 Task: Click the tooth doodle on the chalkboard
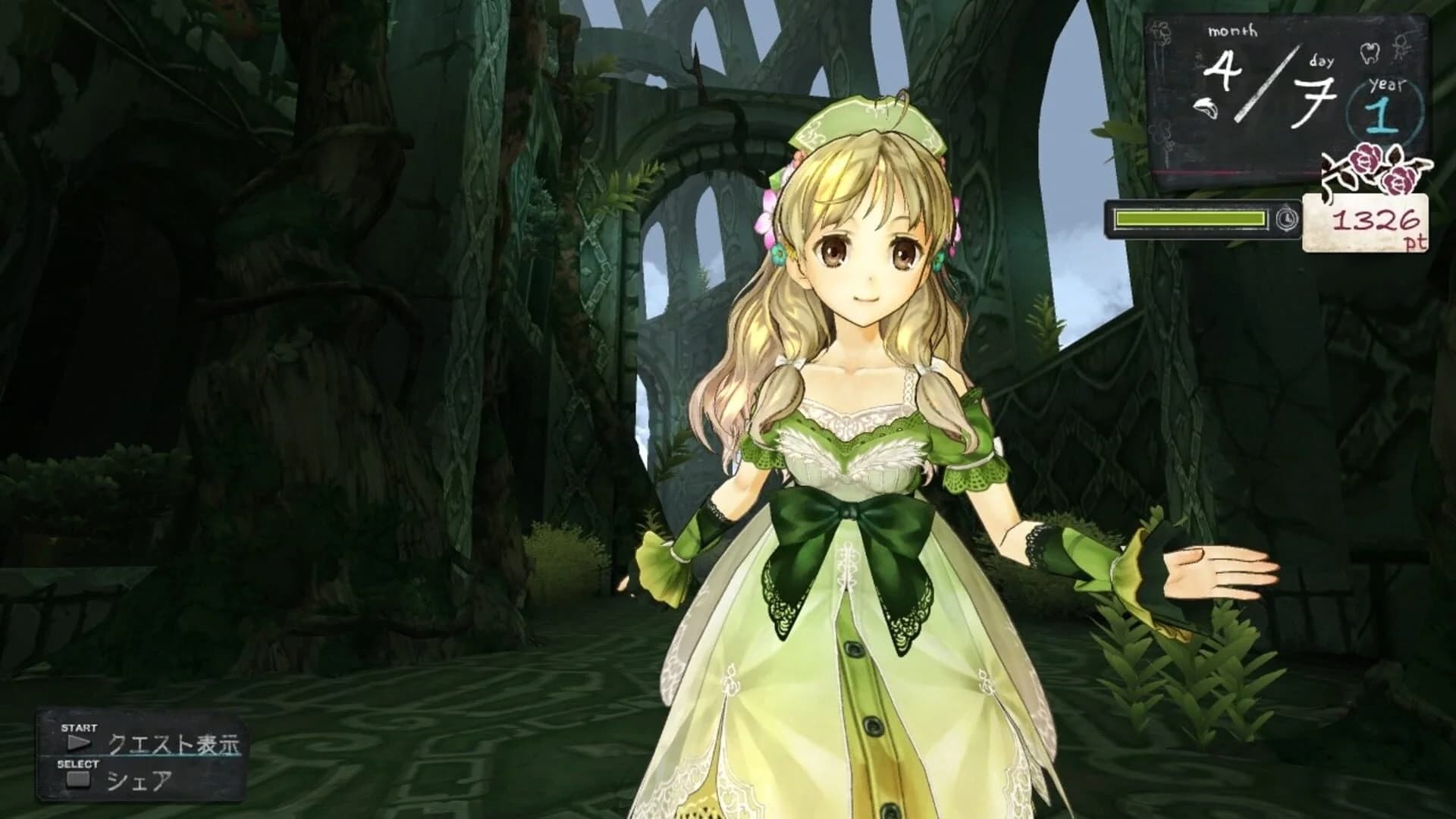coord(1370,55)
